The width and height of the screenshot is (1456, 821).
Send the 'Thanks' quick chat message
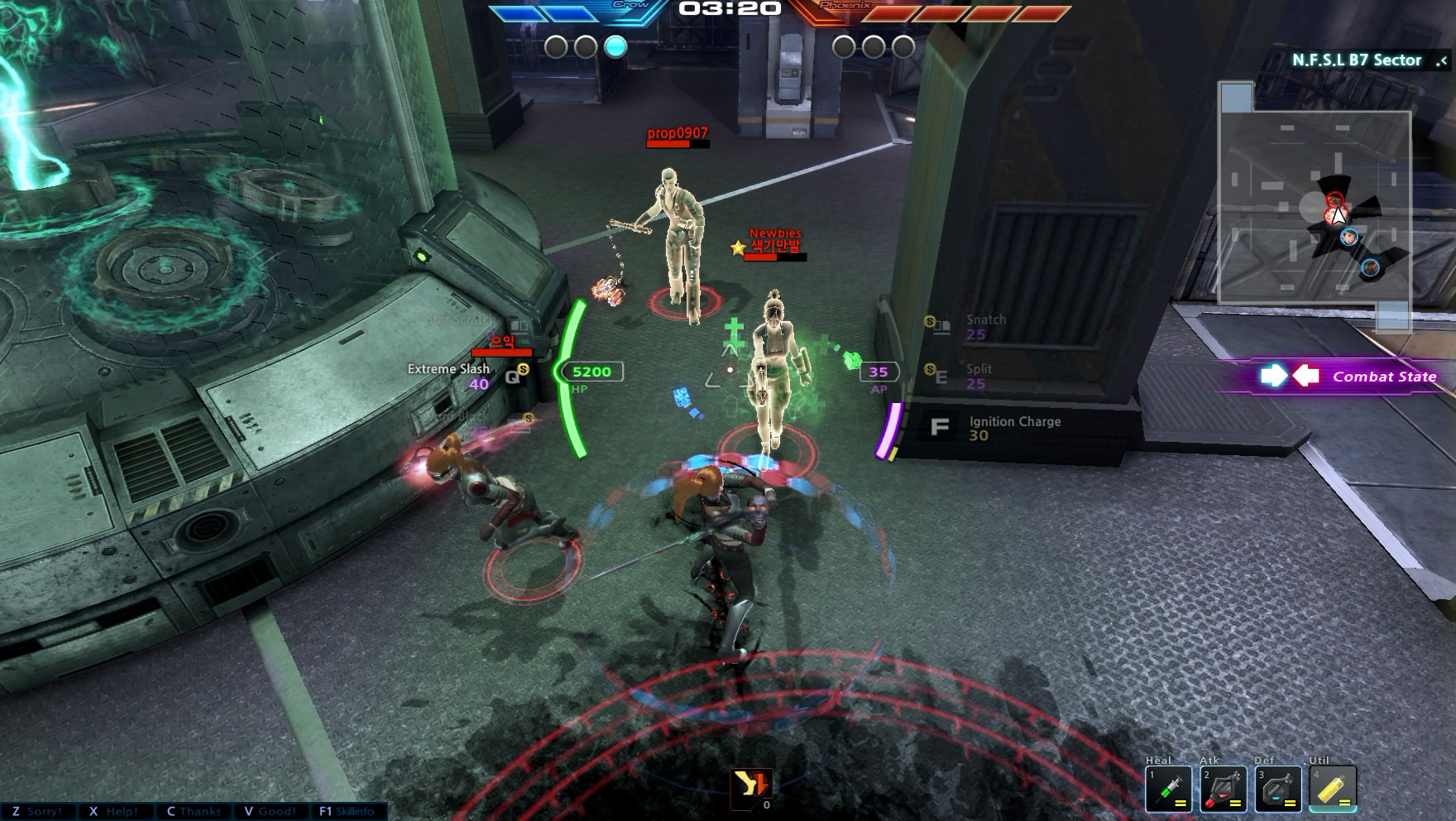tap(193, 811)
